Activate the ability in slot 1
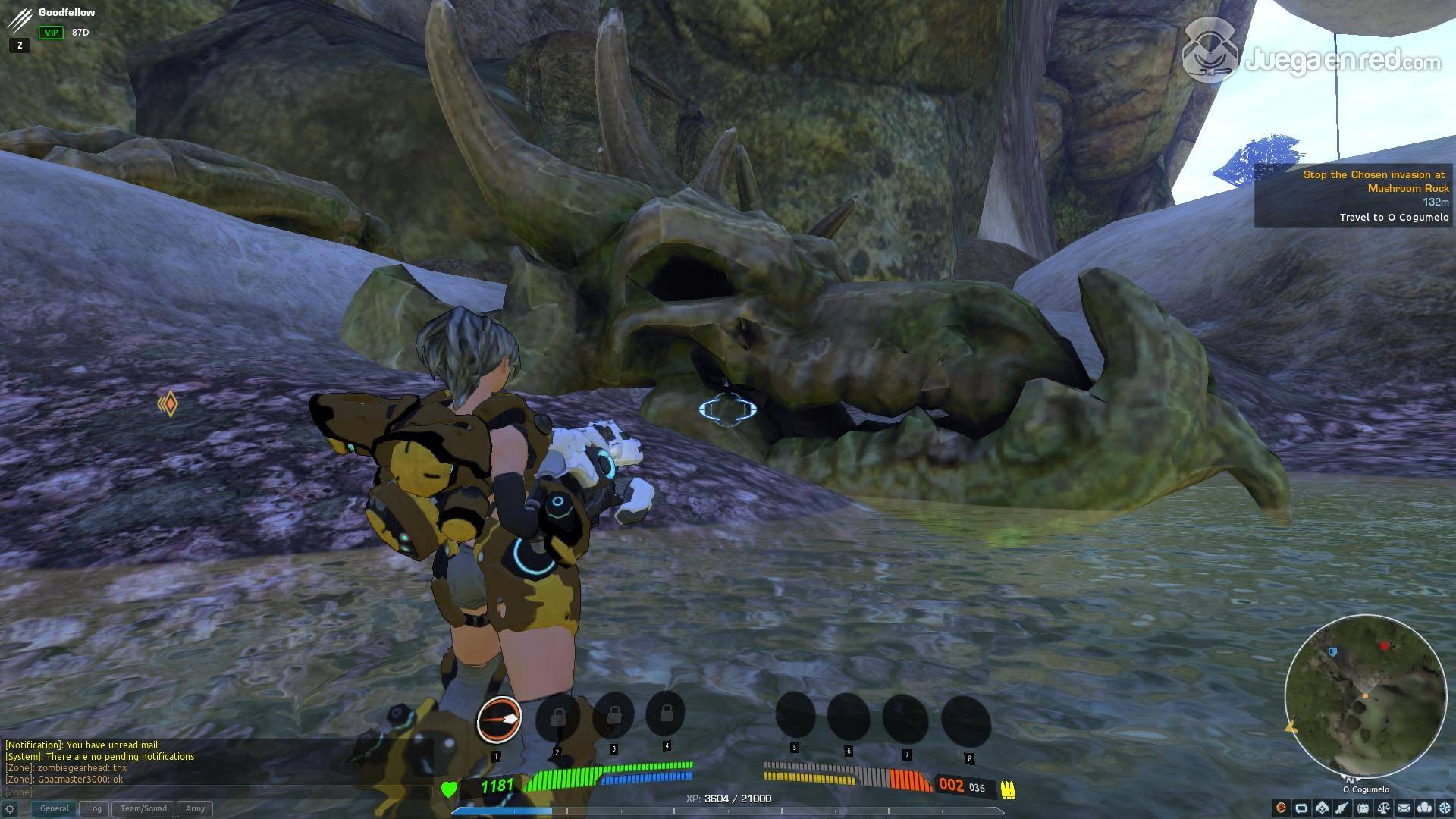This screenshot has width=1456, height=819. tap(498, 719)
